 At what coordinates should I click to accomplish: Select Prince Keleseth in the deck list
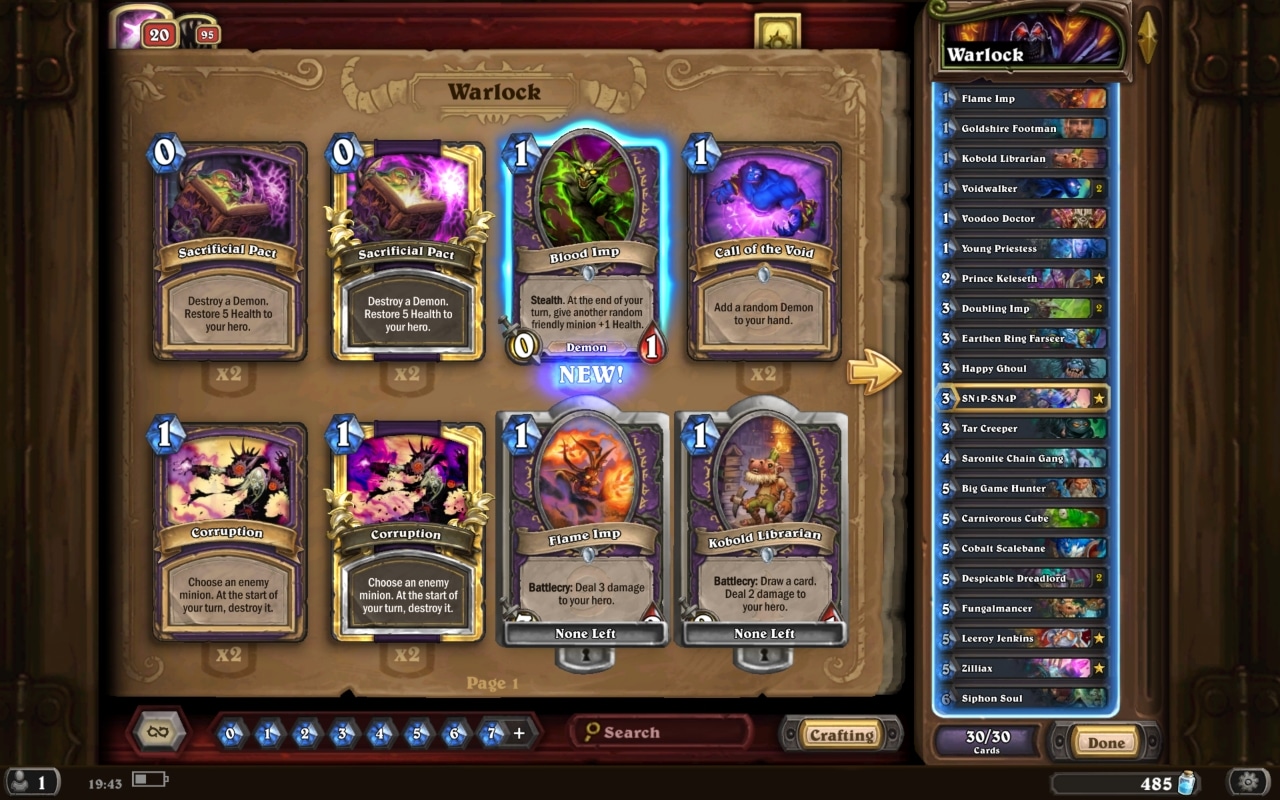click(x=1020, y=278)
